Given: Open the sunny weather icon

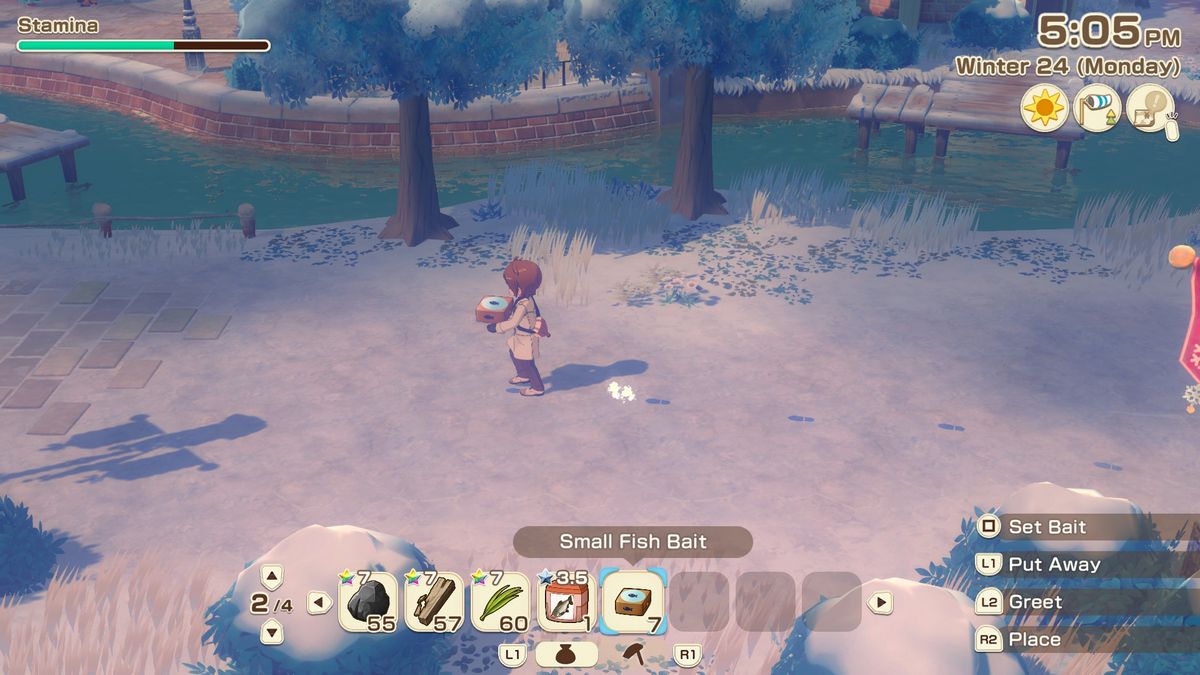Looking at the screenshot, I should [x=1044, y=107].
